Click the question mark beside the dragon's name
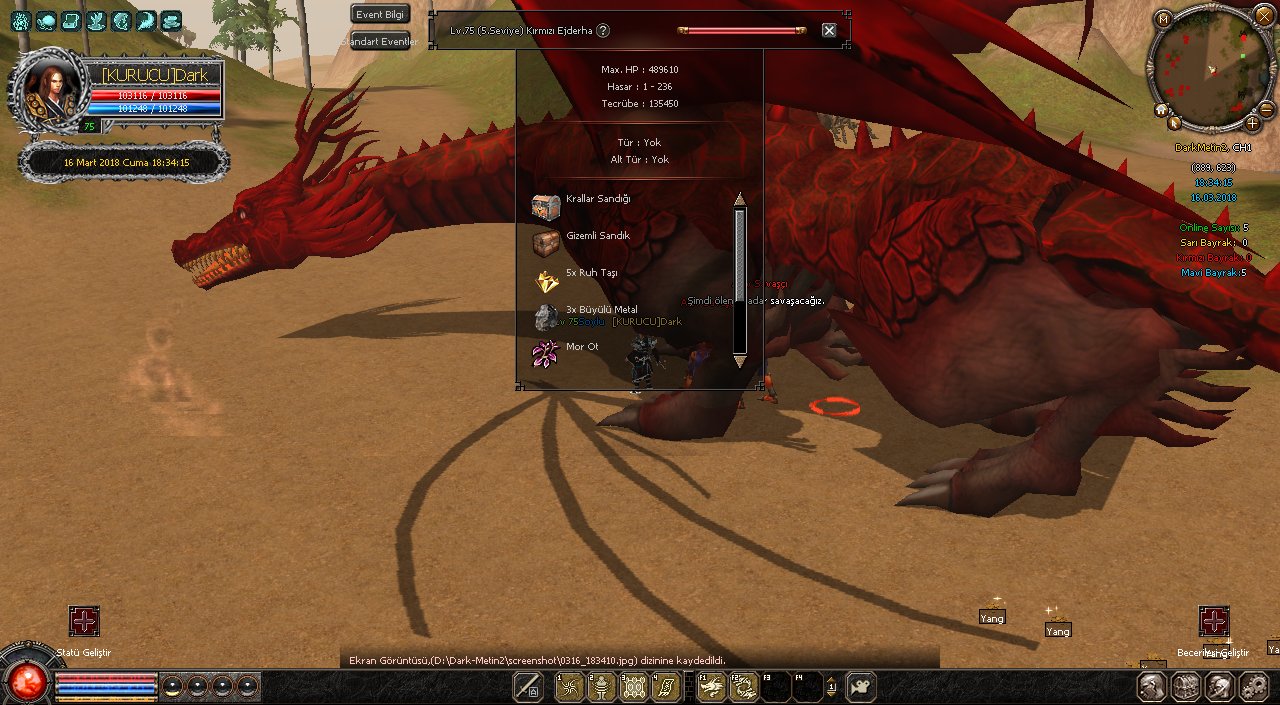Viewport: 1280px width, 705px height. tap(603, 30)
